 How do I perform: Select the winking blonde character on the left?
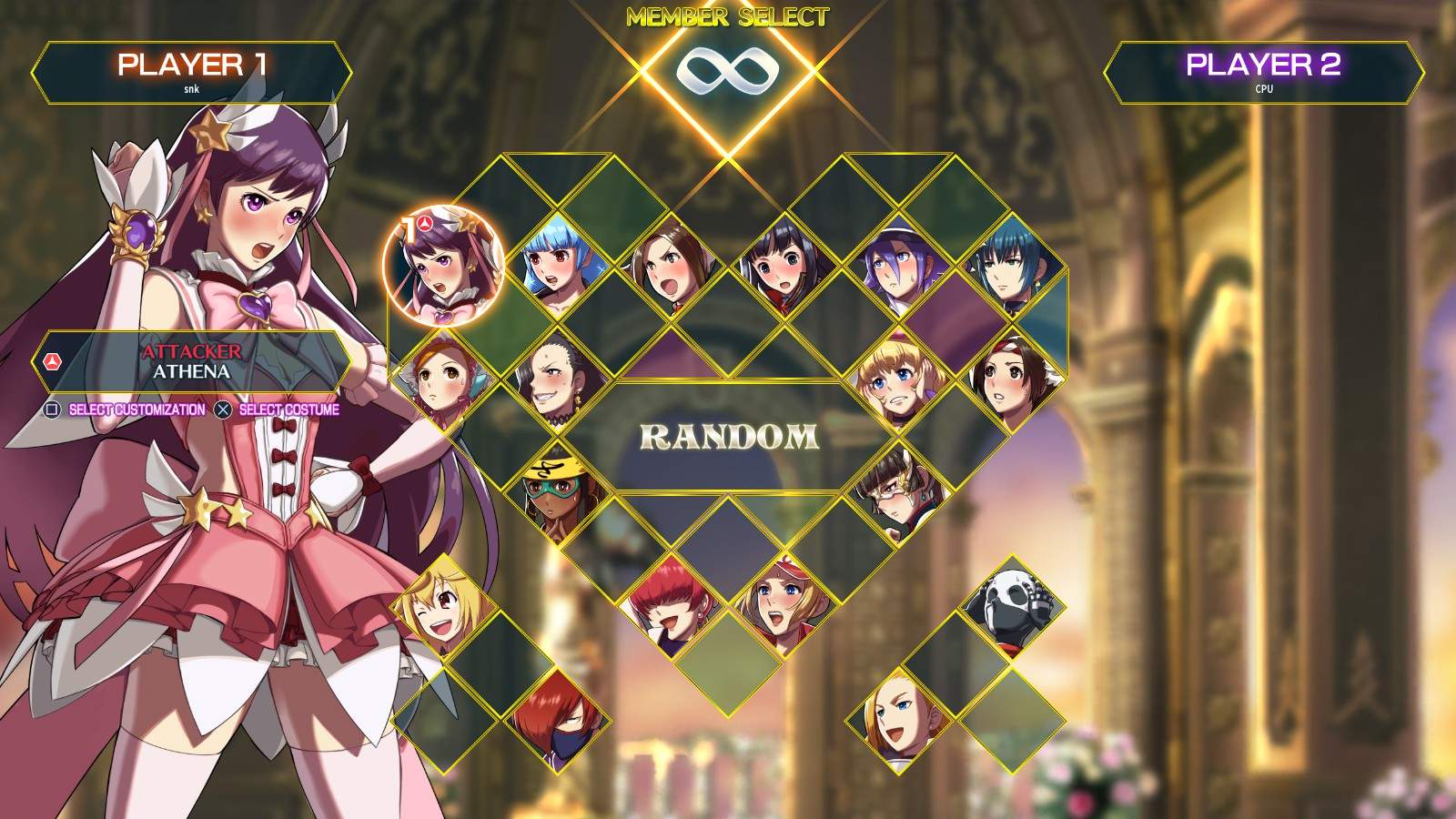pos(443,610)
